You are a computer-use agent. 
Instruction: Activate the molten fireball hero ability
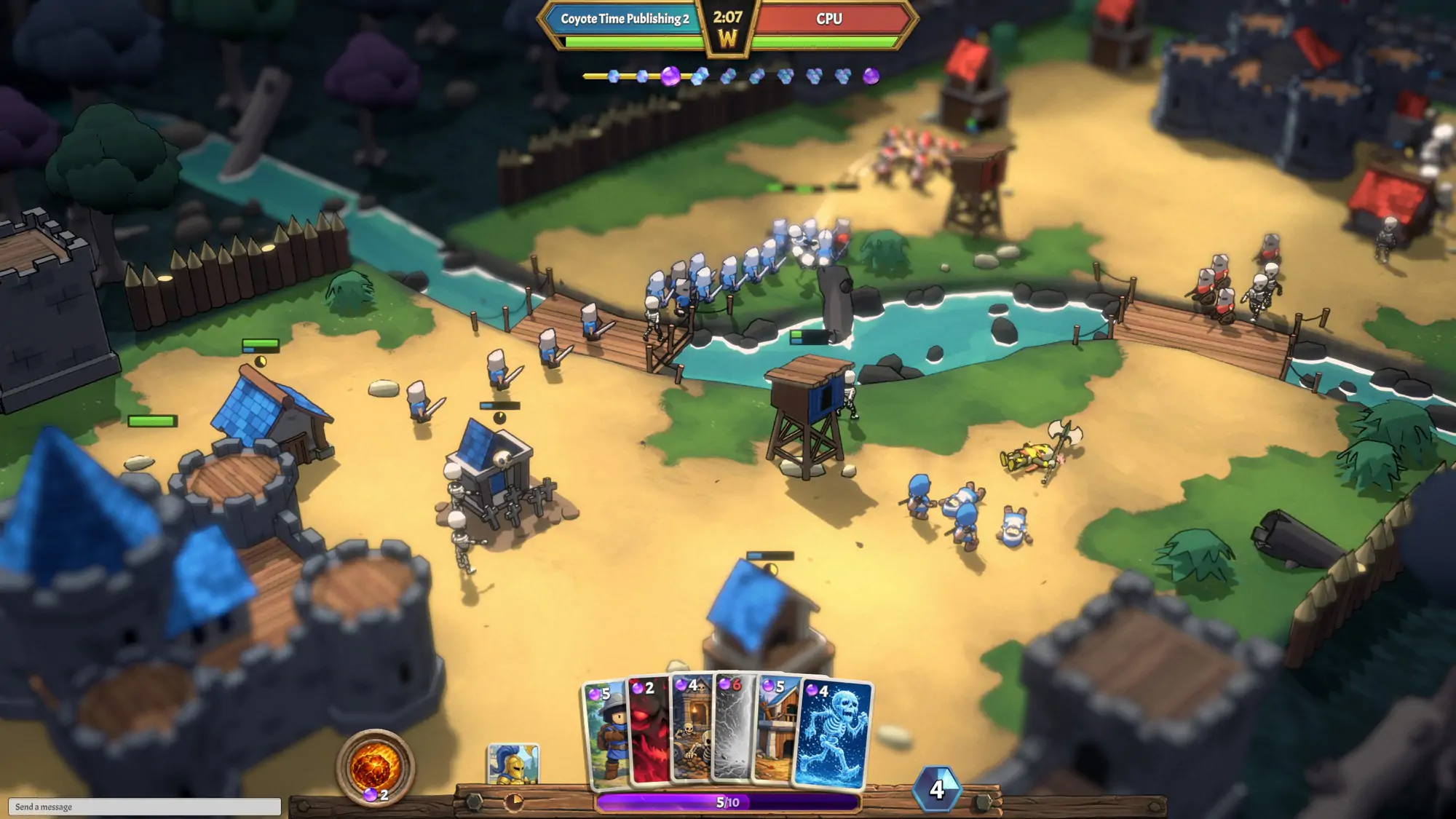[x=375, y=768]
